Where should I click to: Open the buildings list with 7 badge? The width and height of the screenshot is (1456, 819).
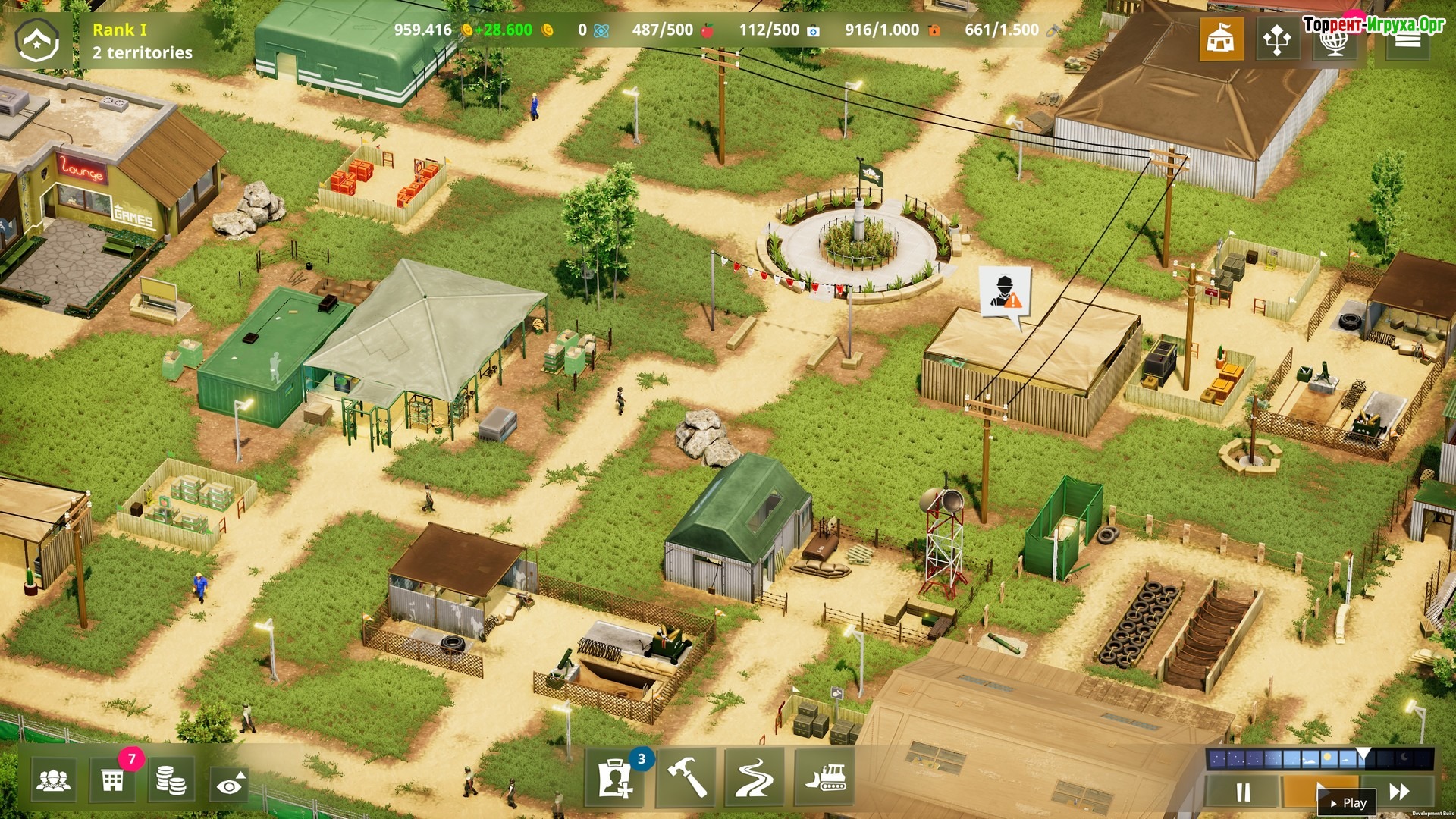pyautogui.click(x=113, y=780)
